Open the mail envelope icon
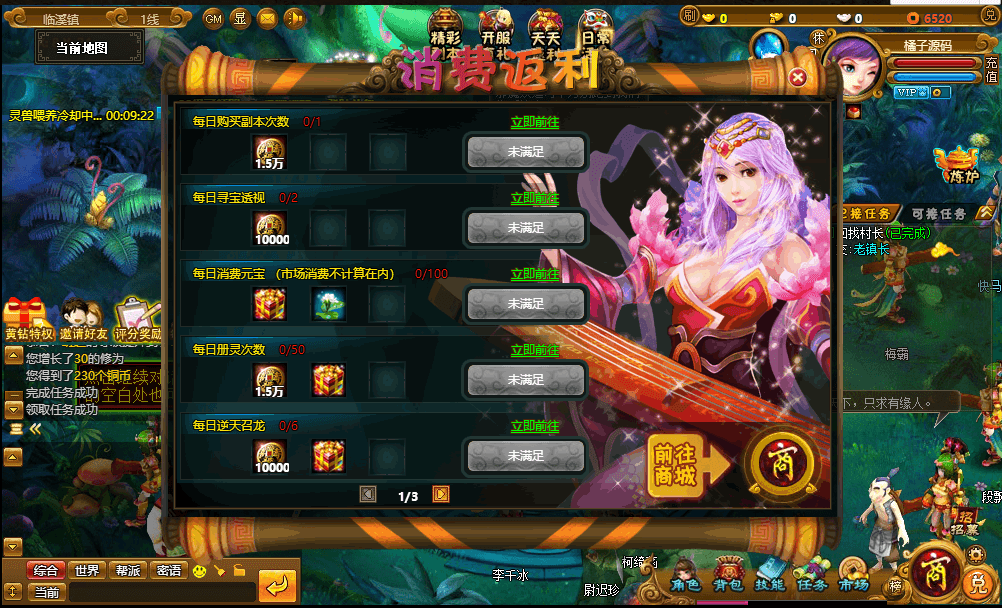This screenshot has height=608, width=1002. (x=267, y=18)
